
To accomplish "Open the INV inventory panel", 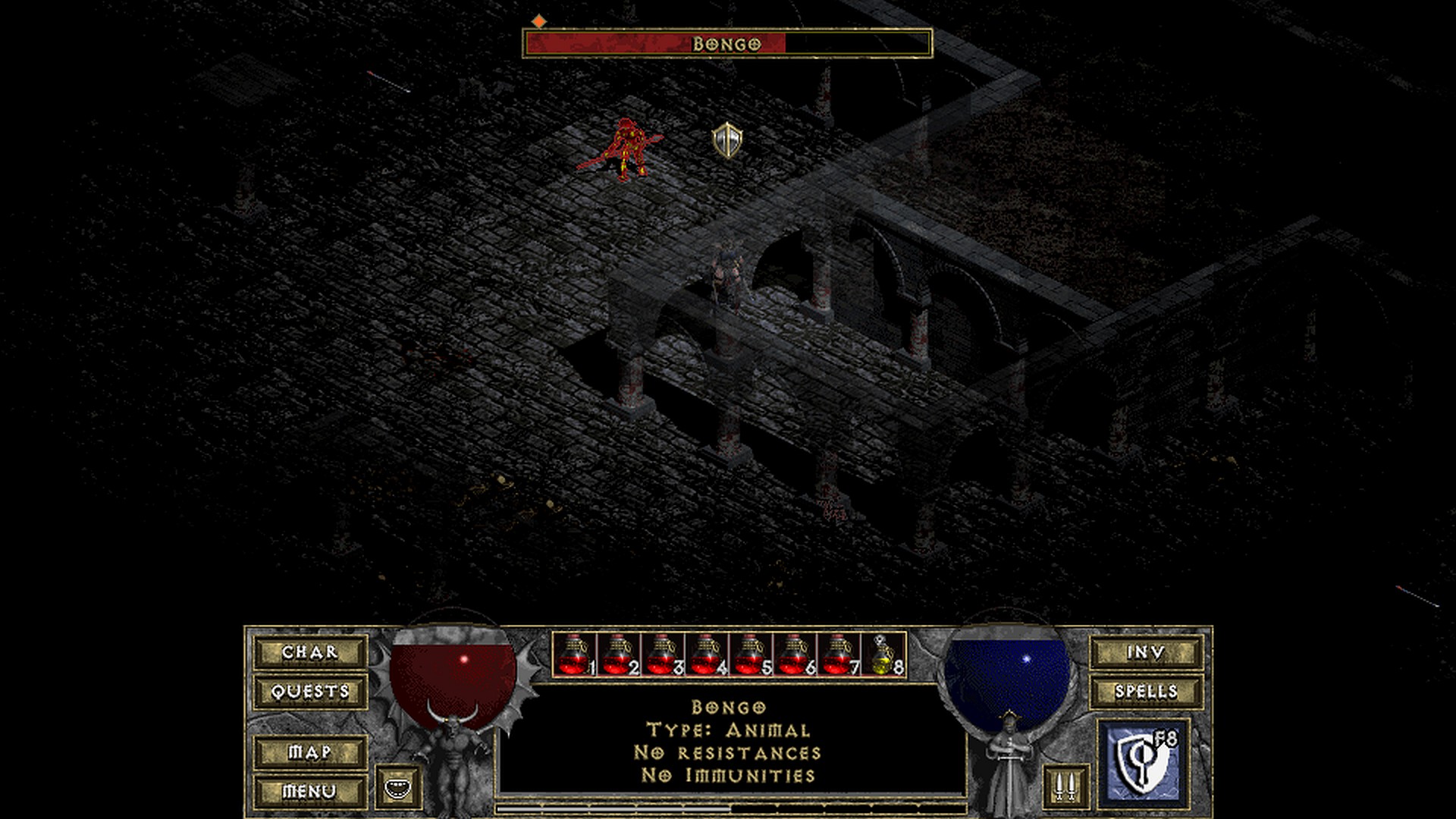I will (1146, 652).
